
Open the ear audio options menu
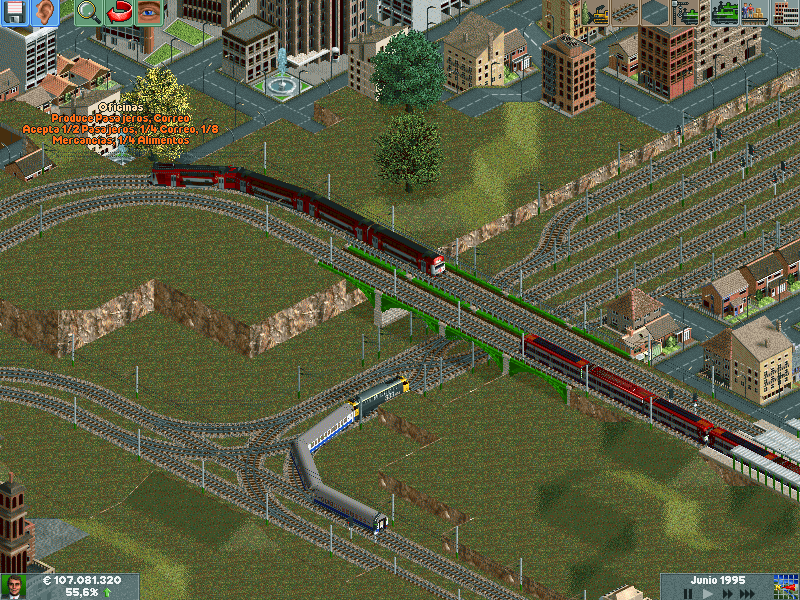point(44,12)
